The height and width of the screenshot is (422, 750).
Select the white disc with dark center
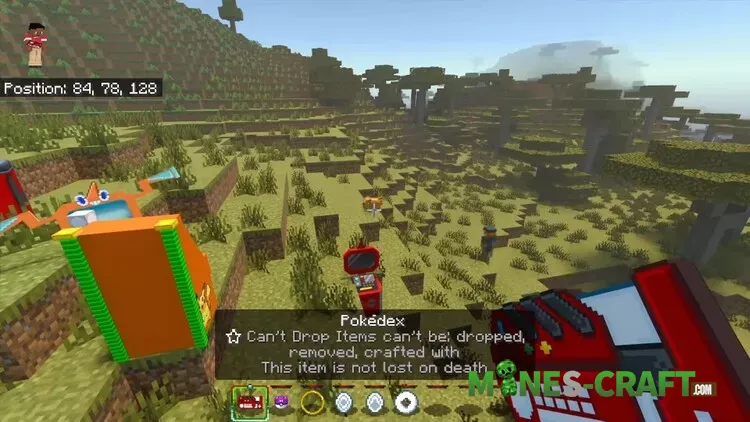tap(407, 403)
